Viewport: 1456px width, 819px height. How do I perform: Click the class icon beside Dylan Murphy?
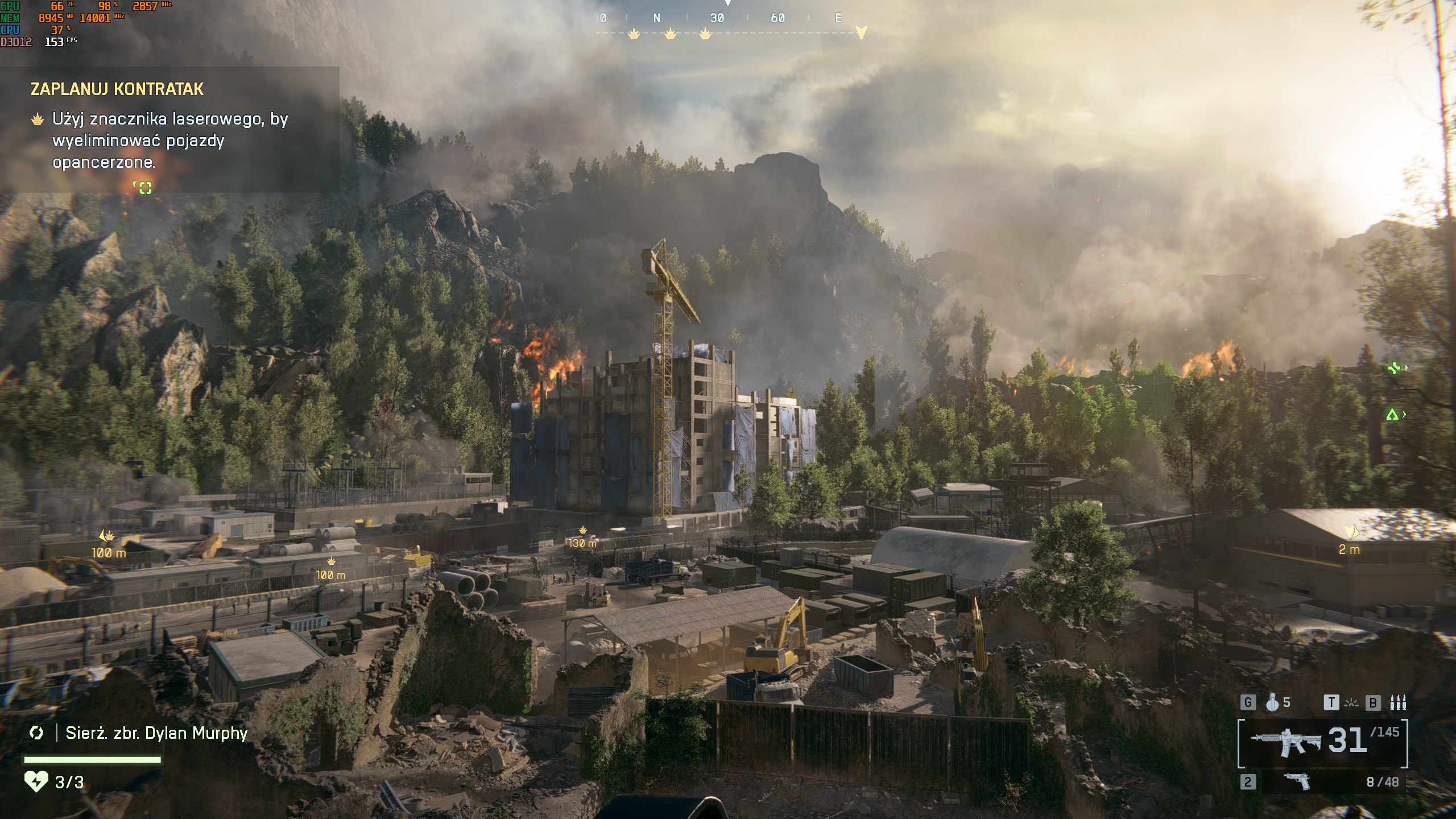tap(36, 733)
